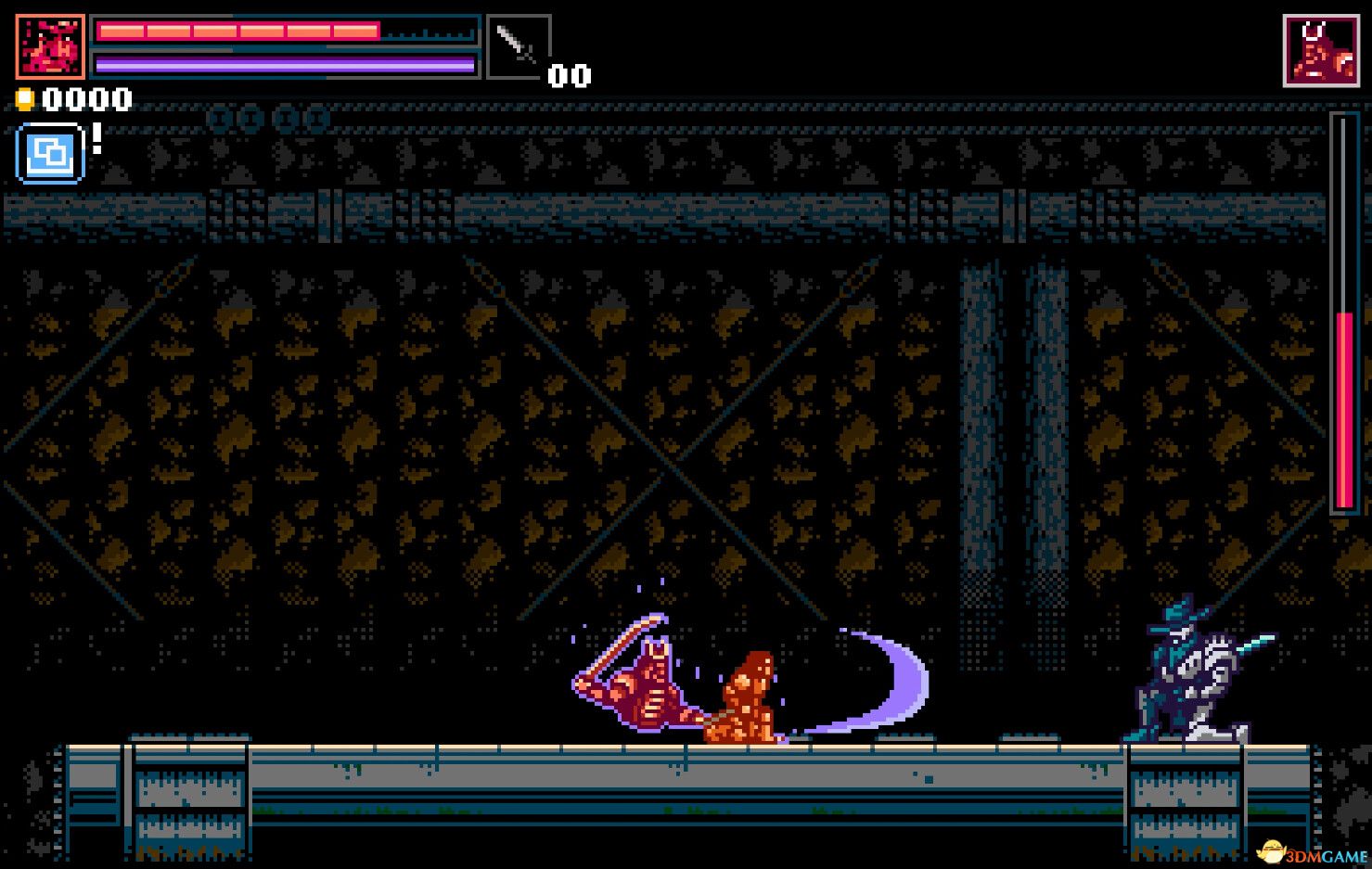Expand the weapon counter showing 00

tap(570, 76)
